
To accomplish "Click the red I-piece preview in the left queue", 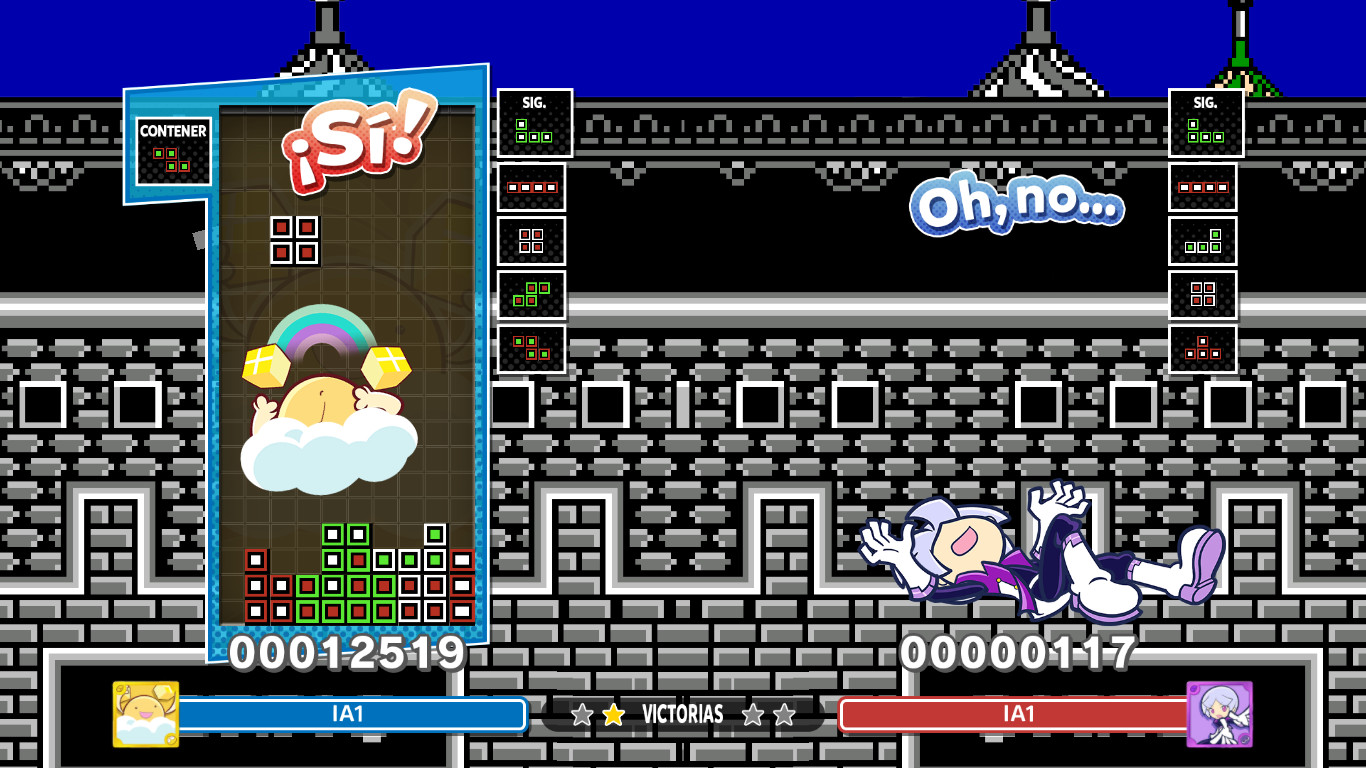I will click(531, 186).
